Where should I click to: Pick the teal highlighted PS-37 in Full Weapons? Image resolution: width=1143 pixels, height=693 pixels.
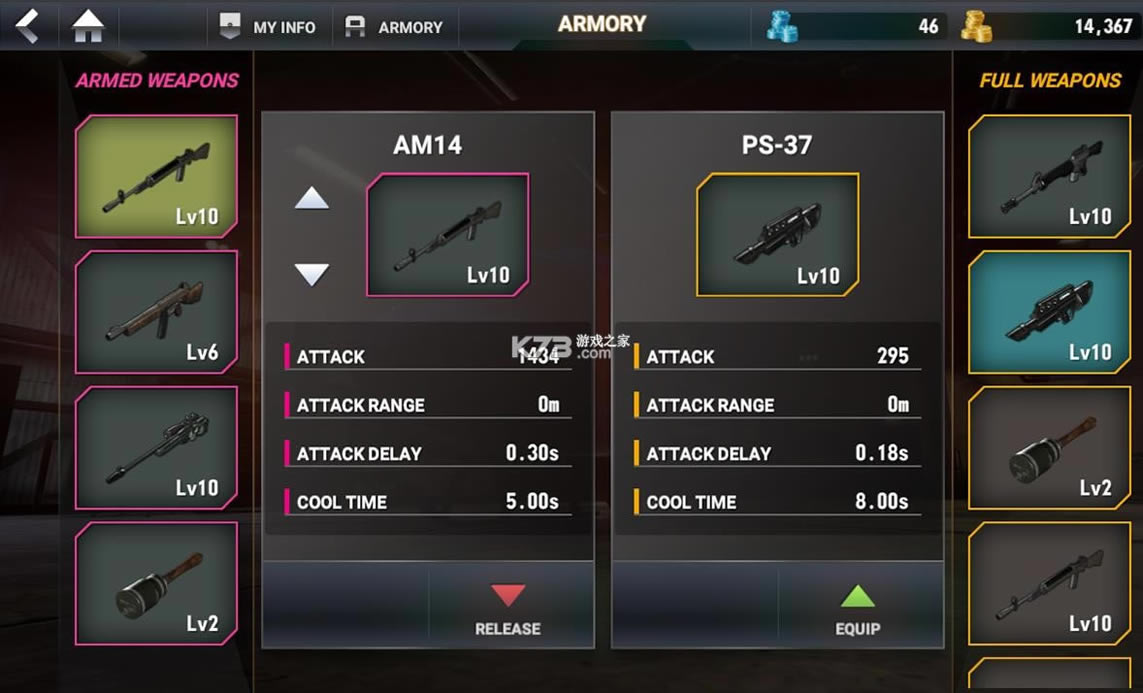pyautogui.click(x=1049, y=311)
